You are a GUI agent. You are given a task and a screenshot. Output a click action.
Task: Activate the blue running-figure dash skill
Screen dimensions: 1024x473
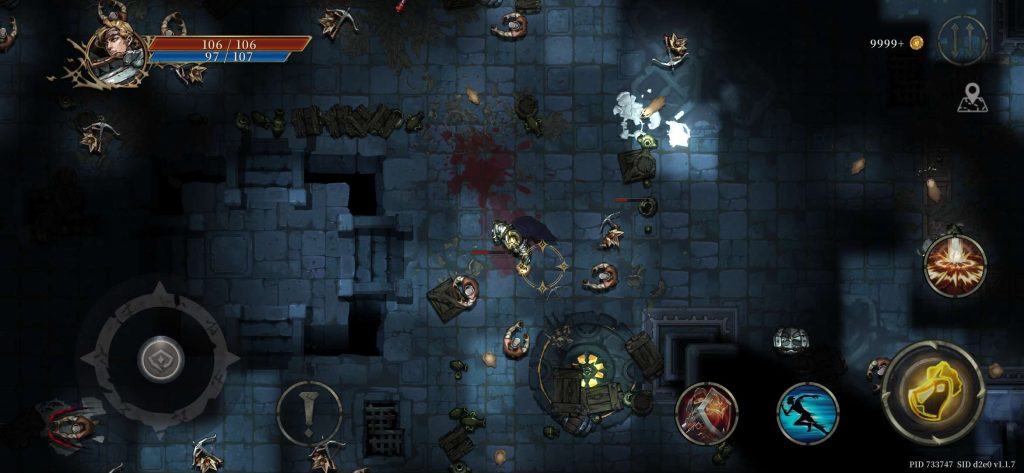pos(807,413)
